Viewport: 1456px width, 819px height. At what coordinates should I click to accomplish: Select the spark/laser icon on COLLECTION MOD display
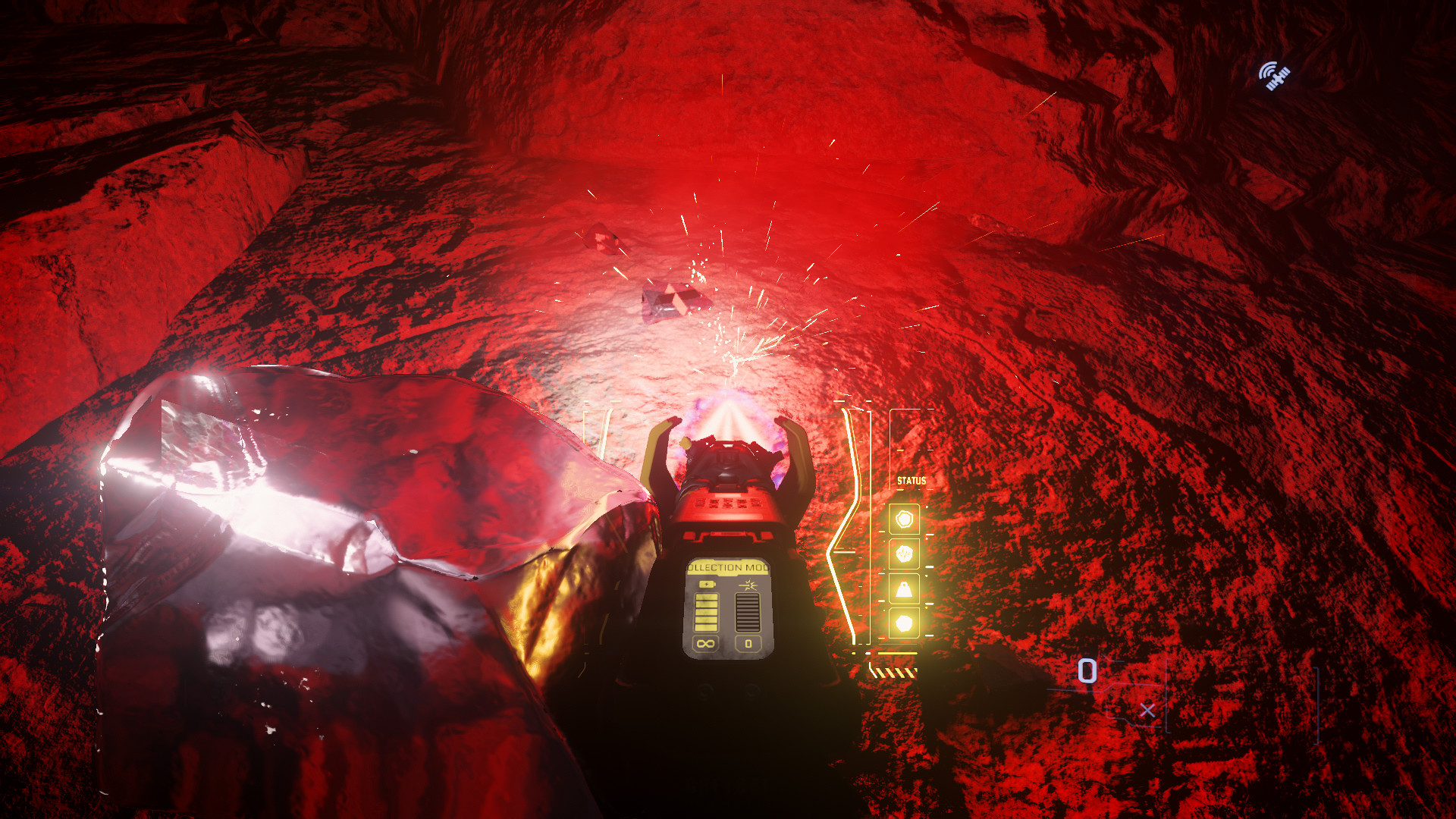pyautogui.click(x=748, y=585)
